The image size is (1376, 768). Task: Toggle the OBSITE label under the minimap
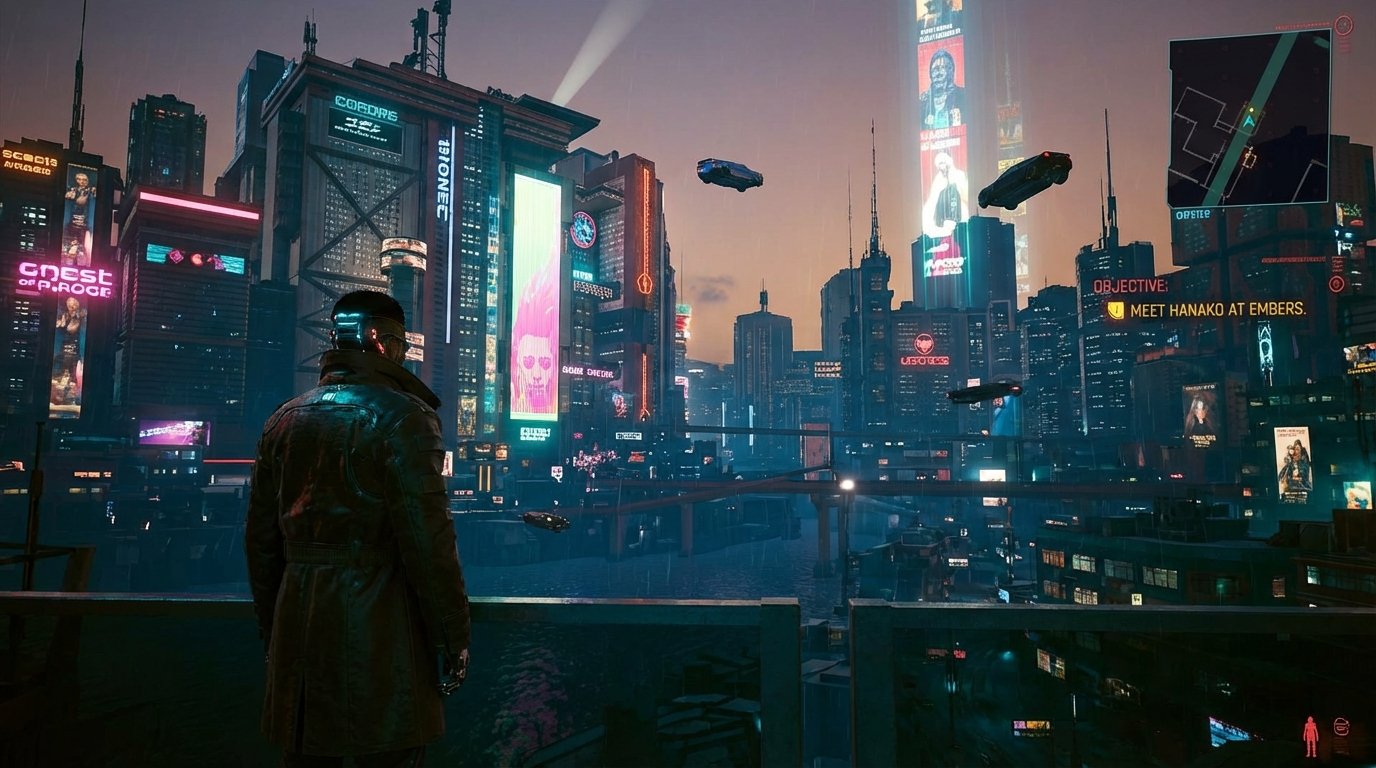1191,213
